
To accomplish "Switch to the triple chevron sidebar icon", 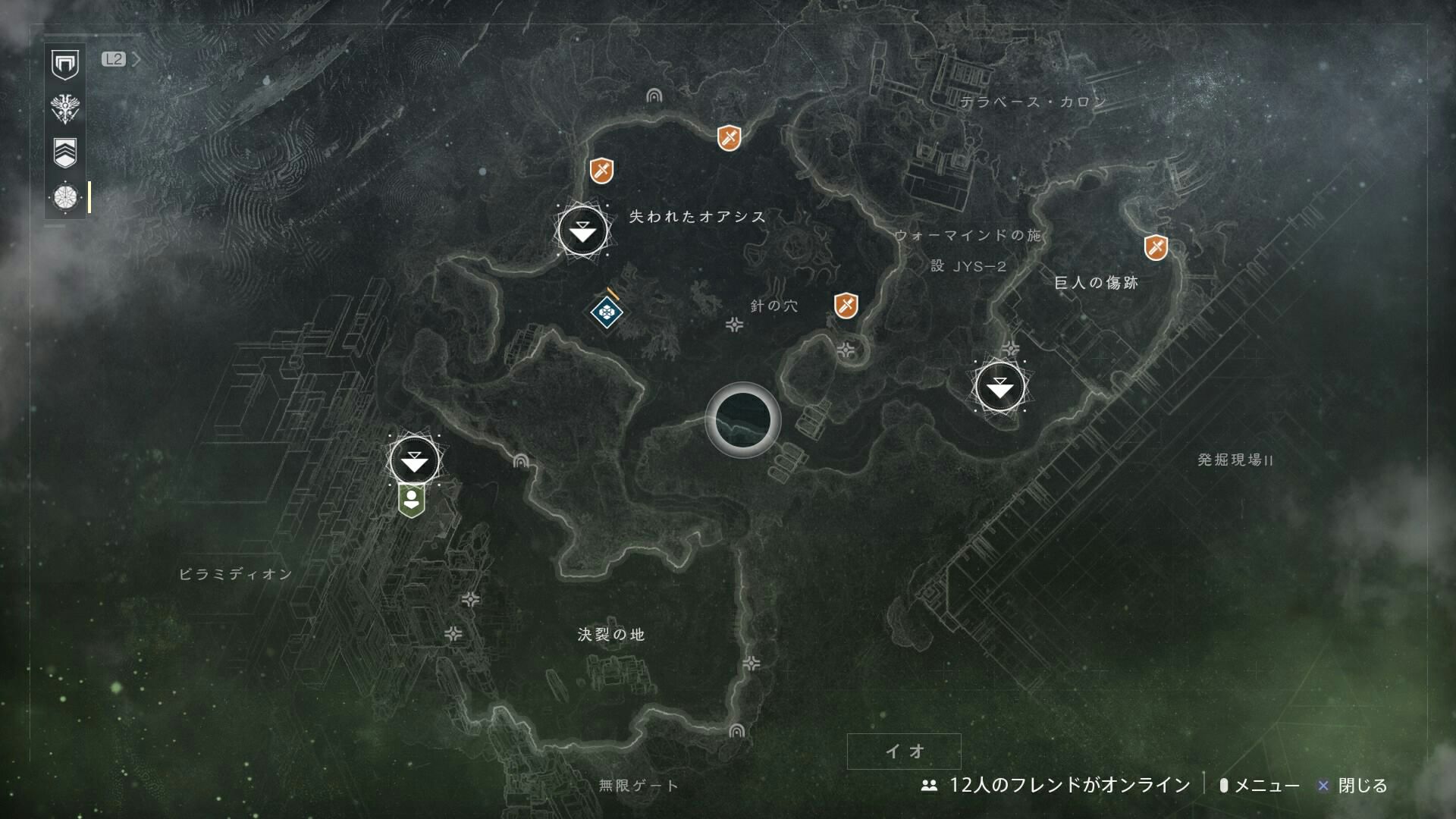I will coord(65,152).
